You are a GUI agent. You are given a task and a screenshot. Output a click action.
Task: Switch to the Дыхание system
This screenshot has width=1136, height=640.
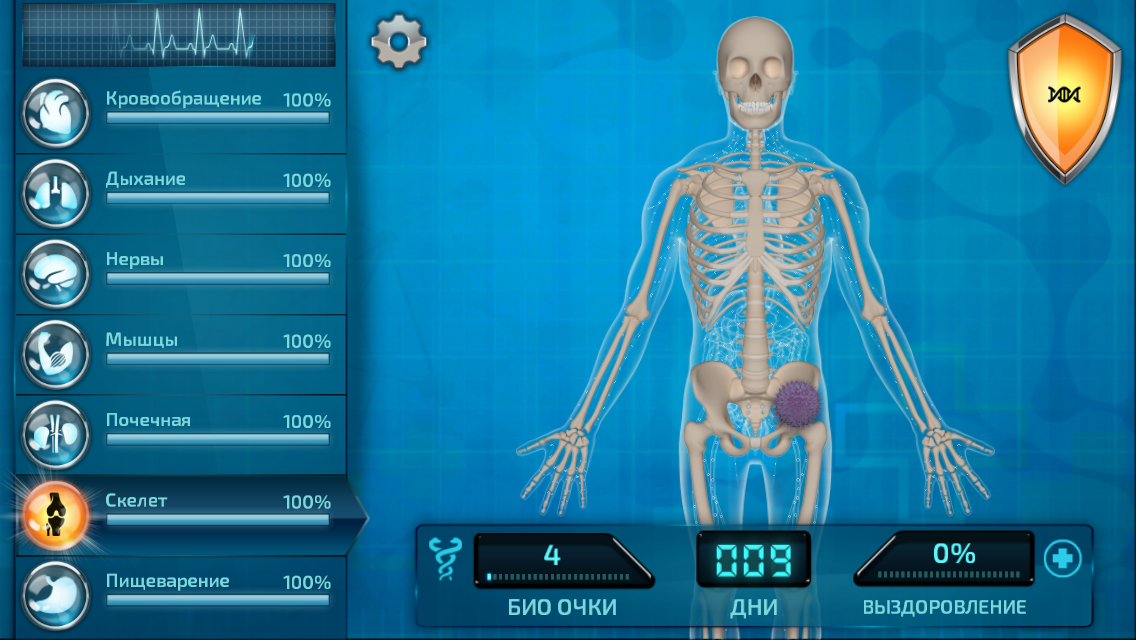click(180, 189)
